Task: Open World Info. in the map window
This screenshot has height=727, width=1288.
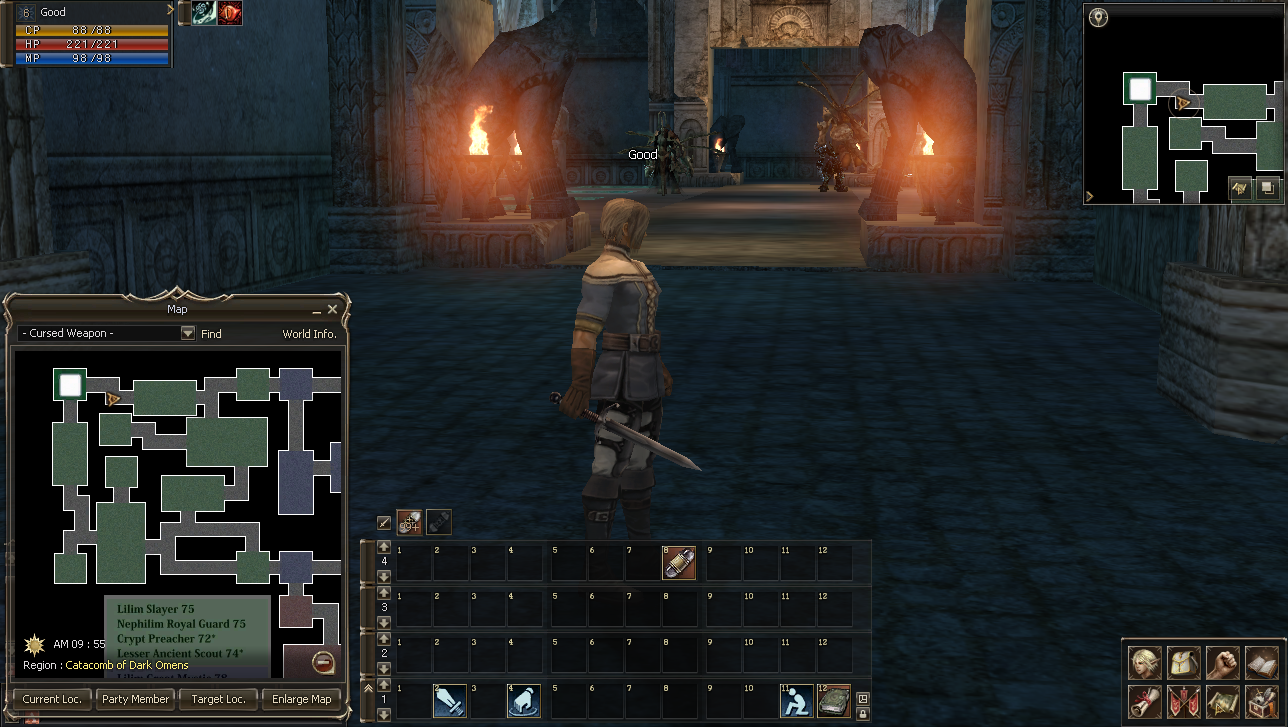Action: pos(309,334)
